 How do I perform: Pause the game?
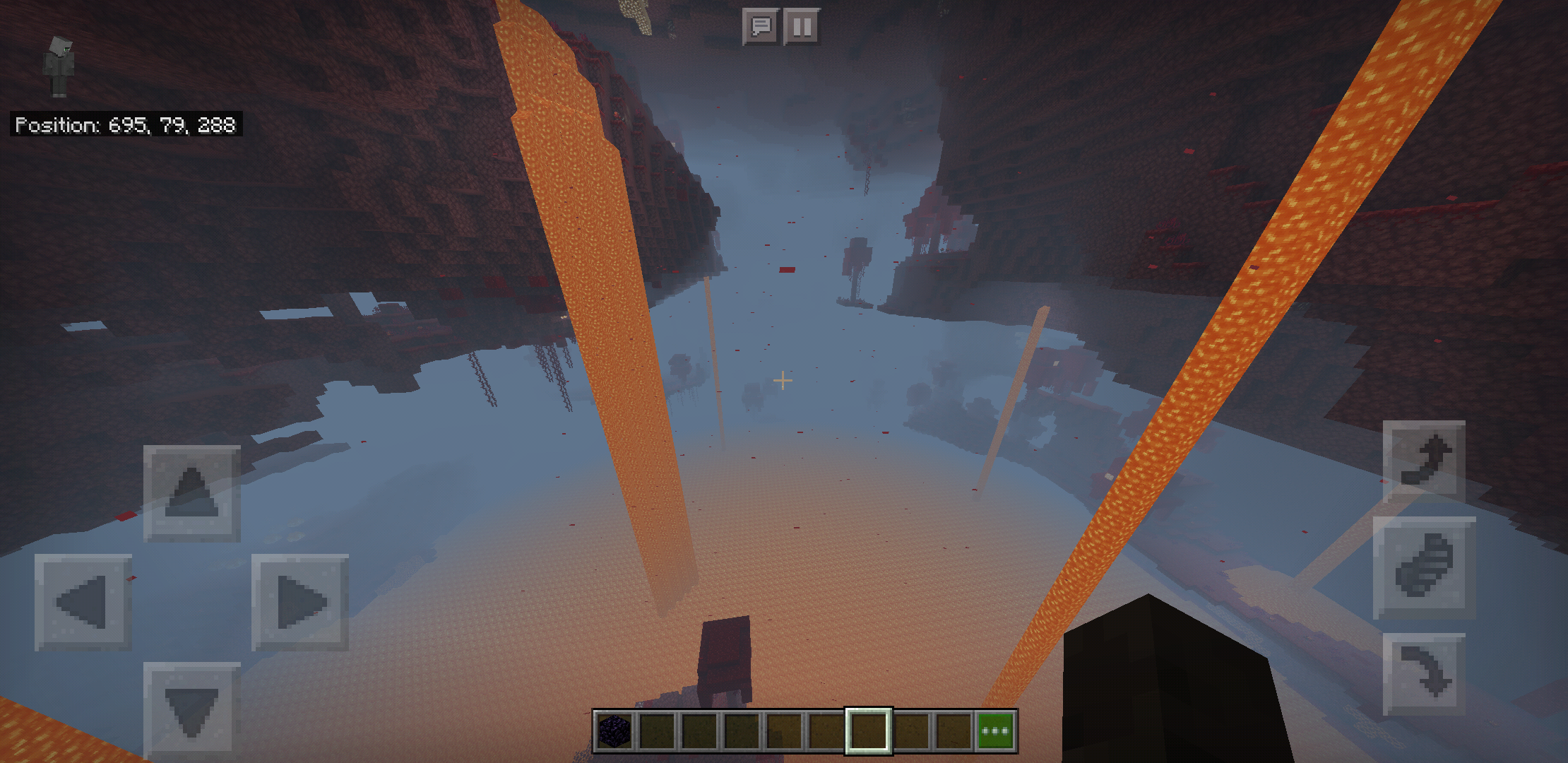pyautogui.click(x=802, y=28)
